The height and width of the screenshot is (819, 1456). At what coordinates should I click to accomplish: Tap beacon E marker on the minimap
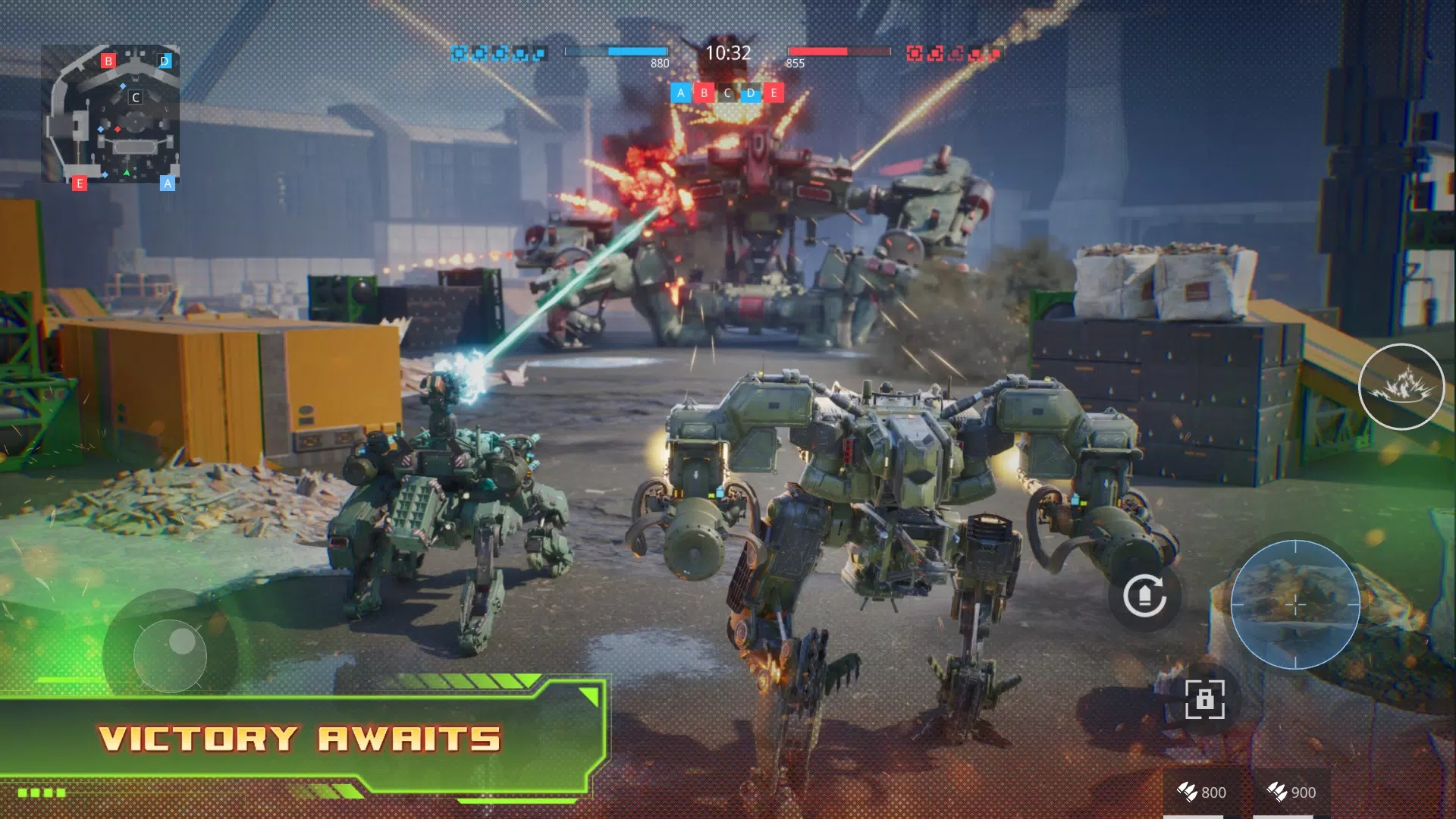point(79,183)
